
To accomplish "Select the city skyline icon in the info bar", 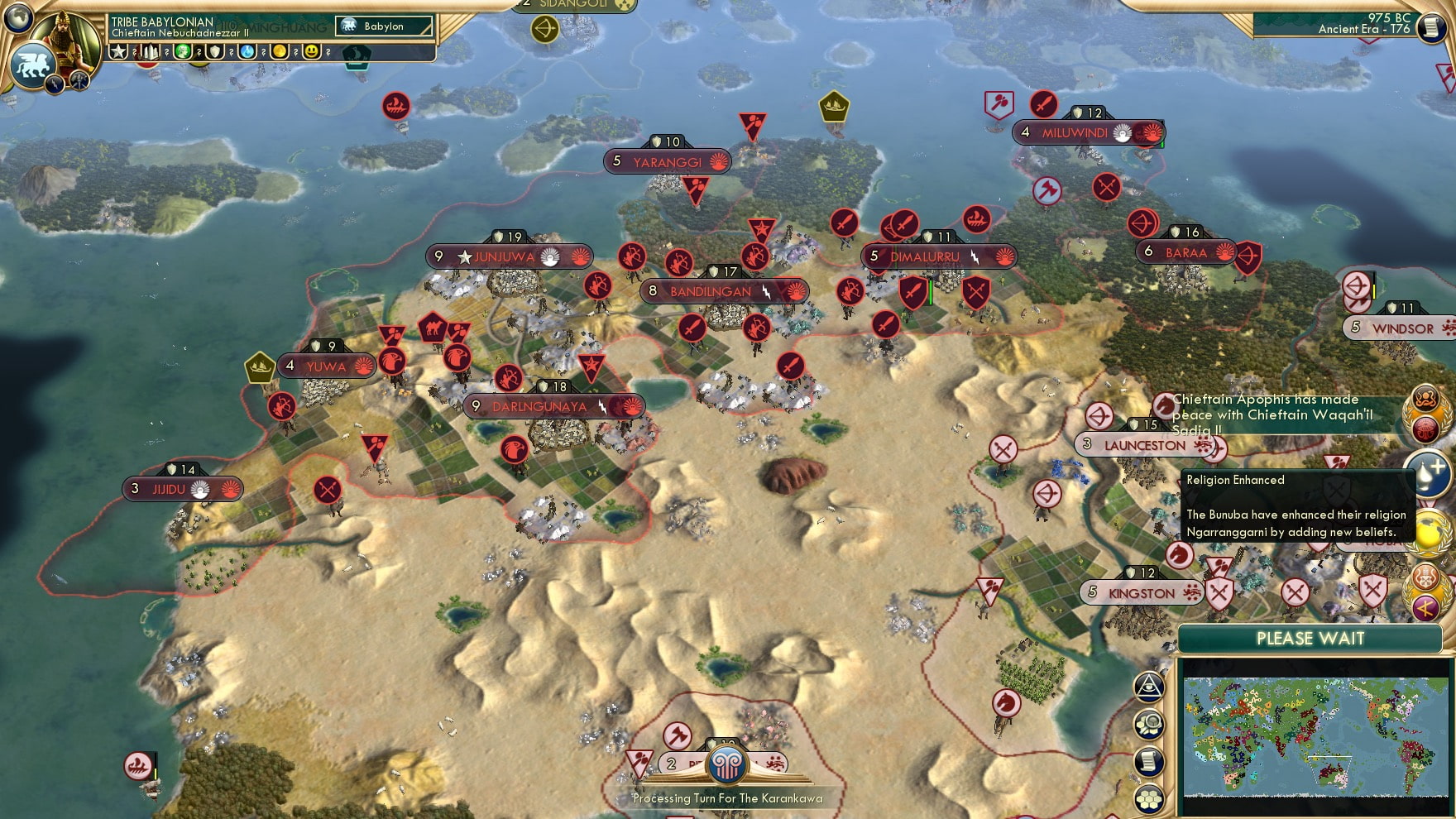I will click(x=151, y=52).
